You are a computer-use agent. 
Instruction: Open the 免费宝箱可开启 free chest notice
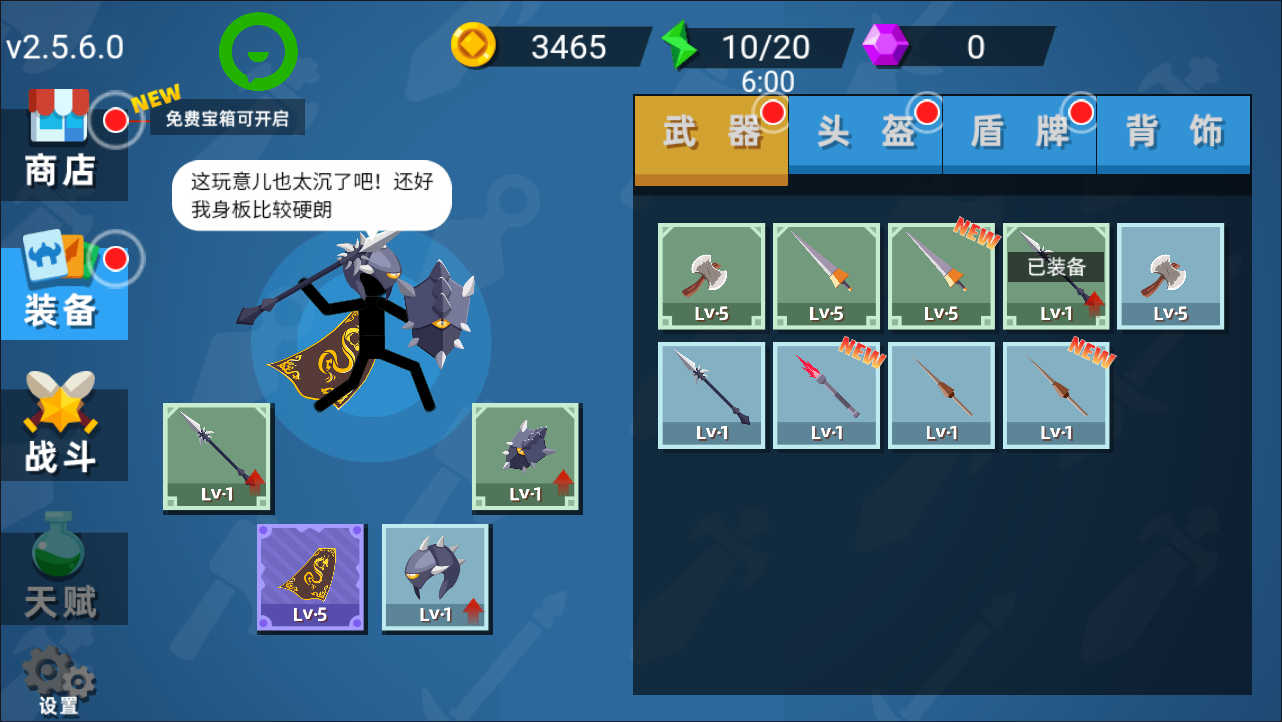point(227,119)
